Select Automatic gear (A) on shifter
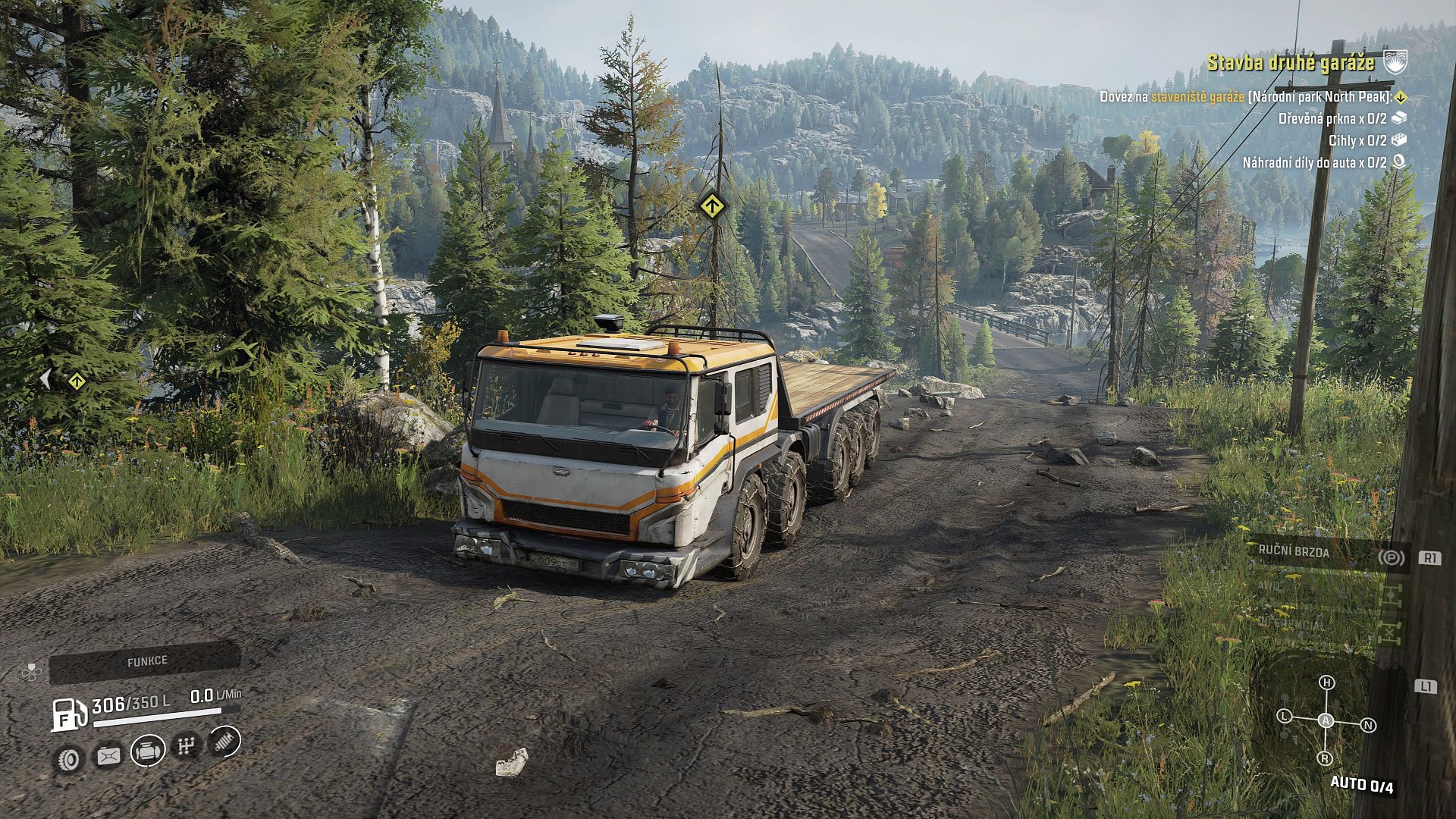This screenshot has width=1456, height=819. (1326, 720)
